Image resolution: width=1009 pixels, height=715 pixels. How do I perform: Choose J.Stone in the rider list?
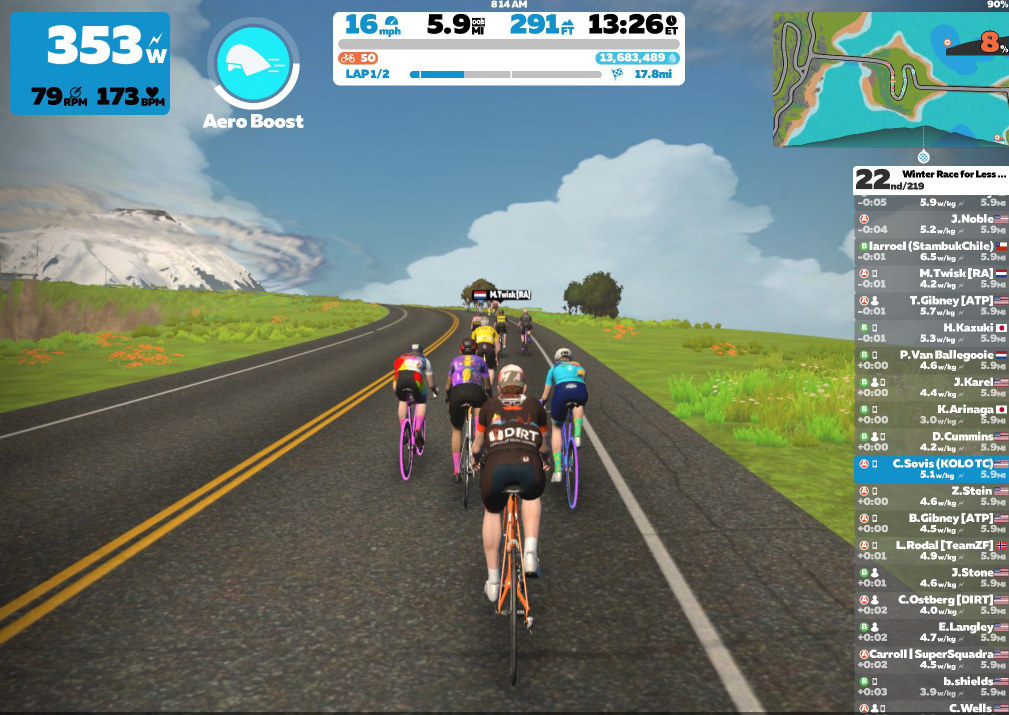tap(932, 578)
